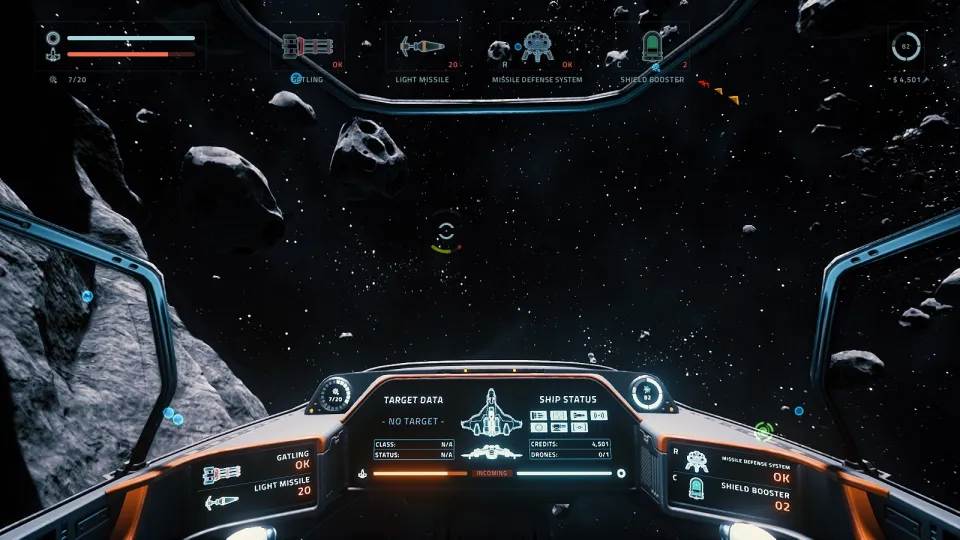Click the Ship Status system icons grid
Screen dimensions: 960x540
567,421
